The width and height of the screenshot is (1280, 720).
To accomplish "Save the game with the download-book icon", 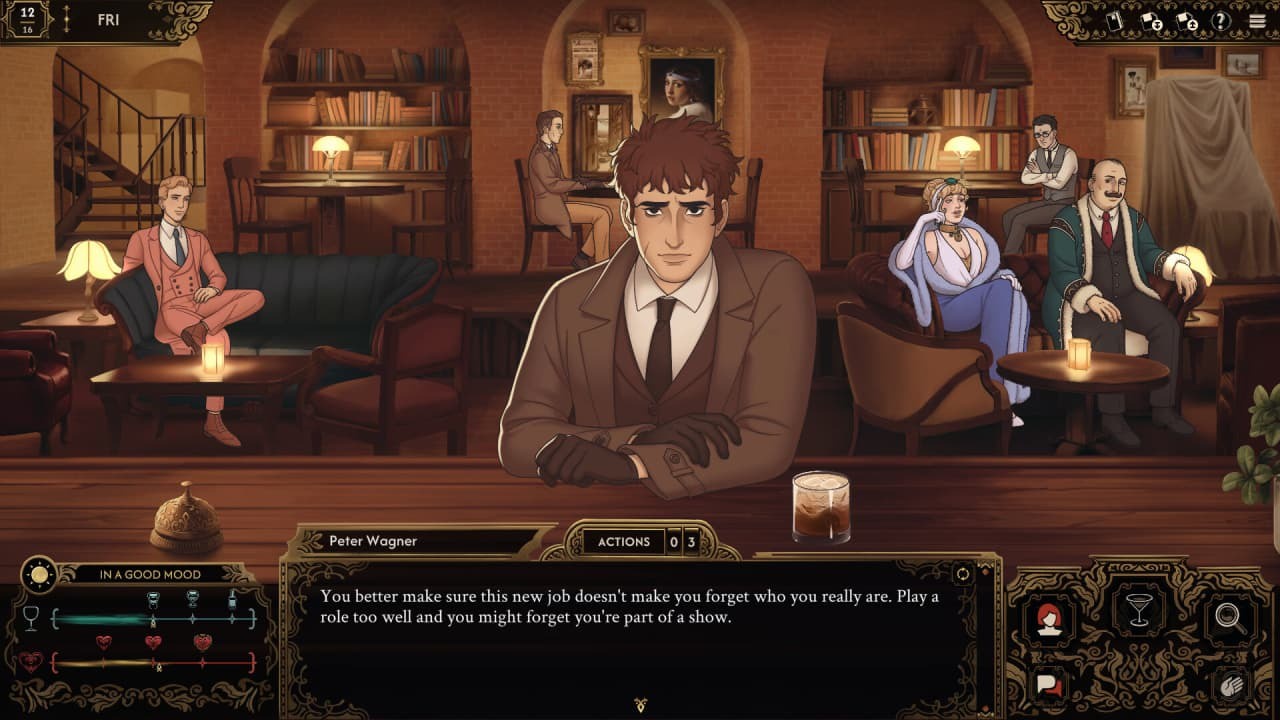I will point(1150,21).
